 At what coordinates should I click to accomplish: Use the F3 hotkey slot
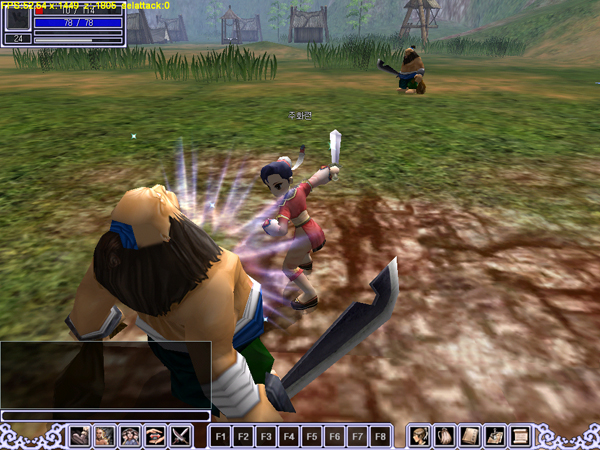266,436
